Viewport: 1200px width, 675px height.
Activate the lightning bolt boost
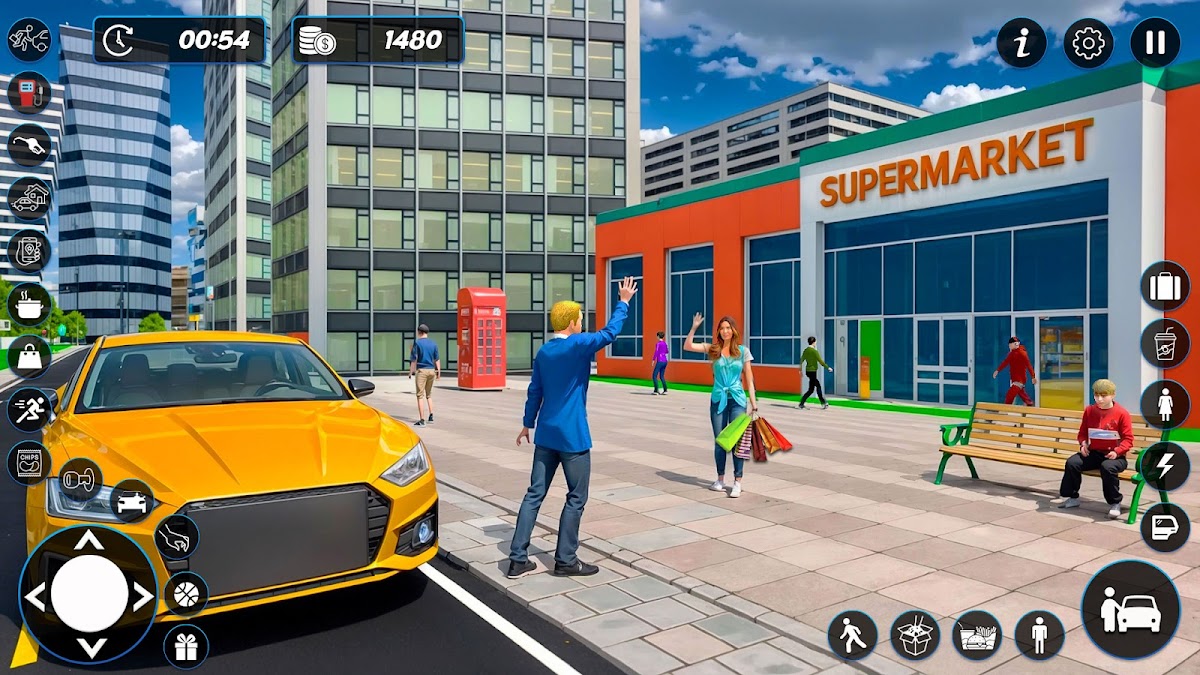[1165, 466]
